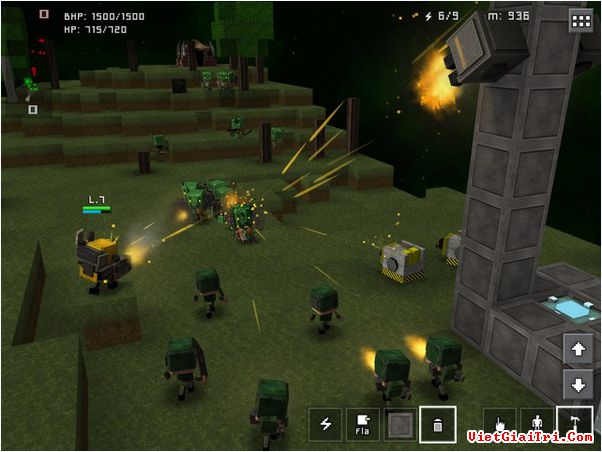Open the grid menu button
602x452 pixels.
click(x=580, y=20)
